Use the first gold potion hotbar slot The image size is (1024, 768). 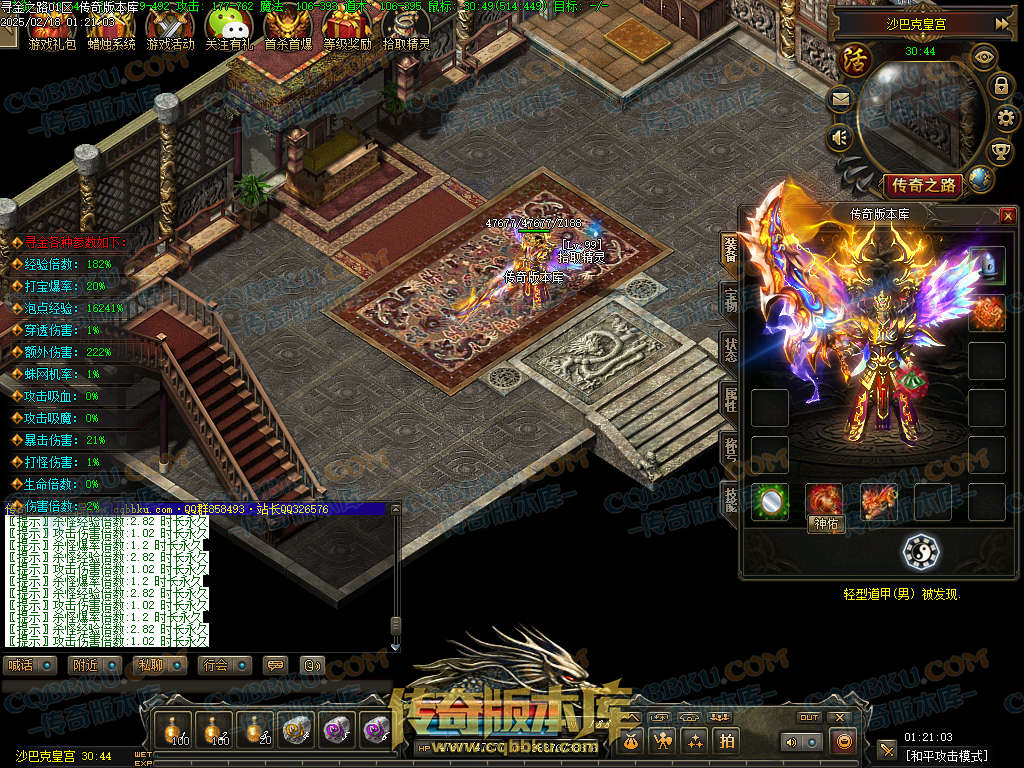(179, 730)
